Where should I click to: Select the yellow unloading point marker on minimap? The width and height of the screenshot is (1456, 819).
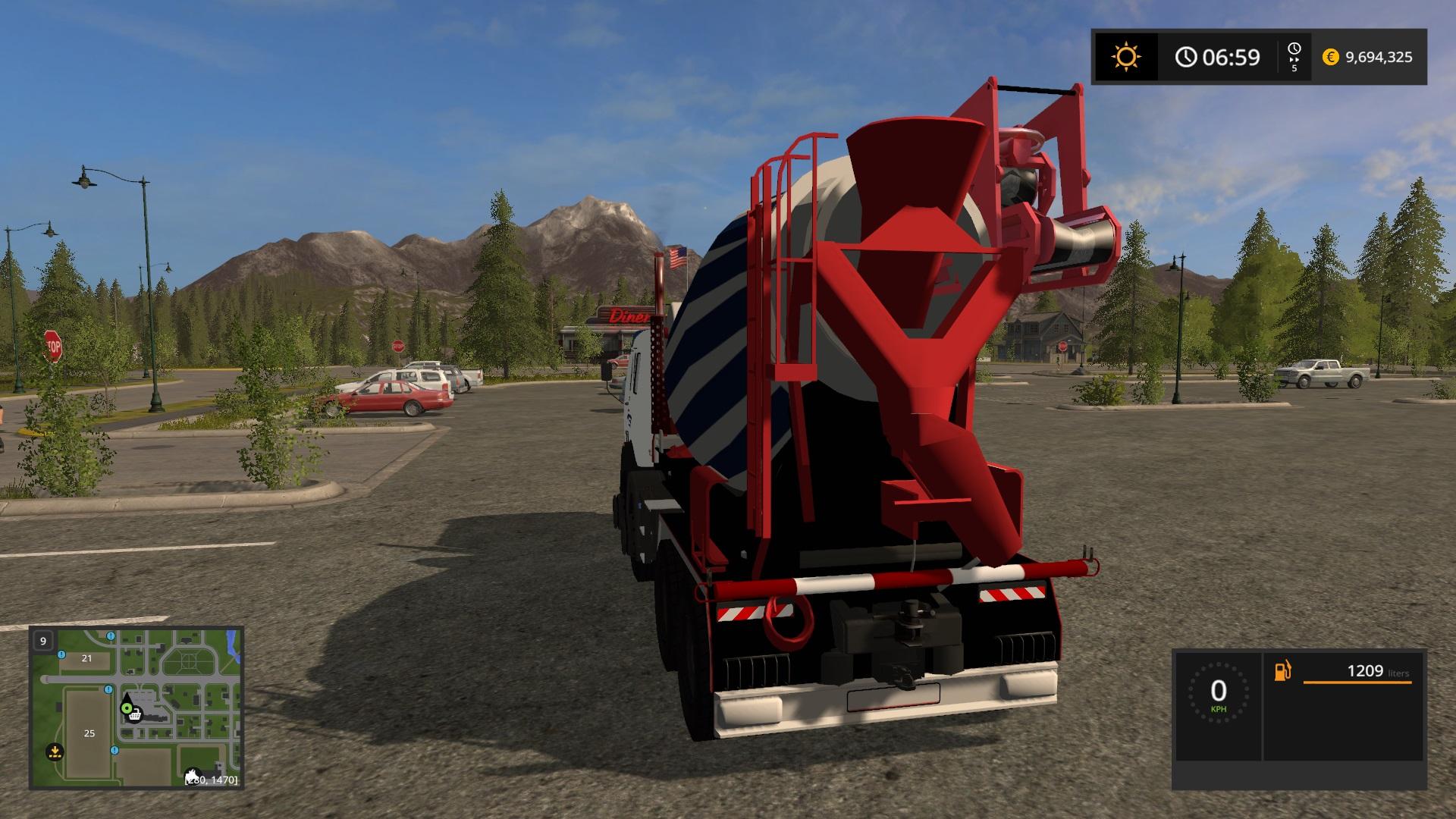click(x=55, y=752)
